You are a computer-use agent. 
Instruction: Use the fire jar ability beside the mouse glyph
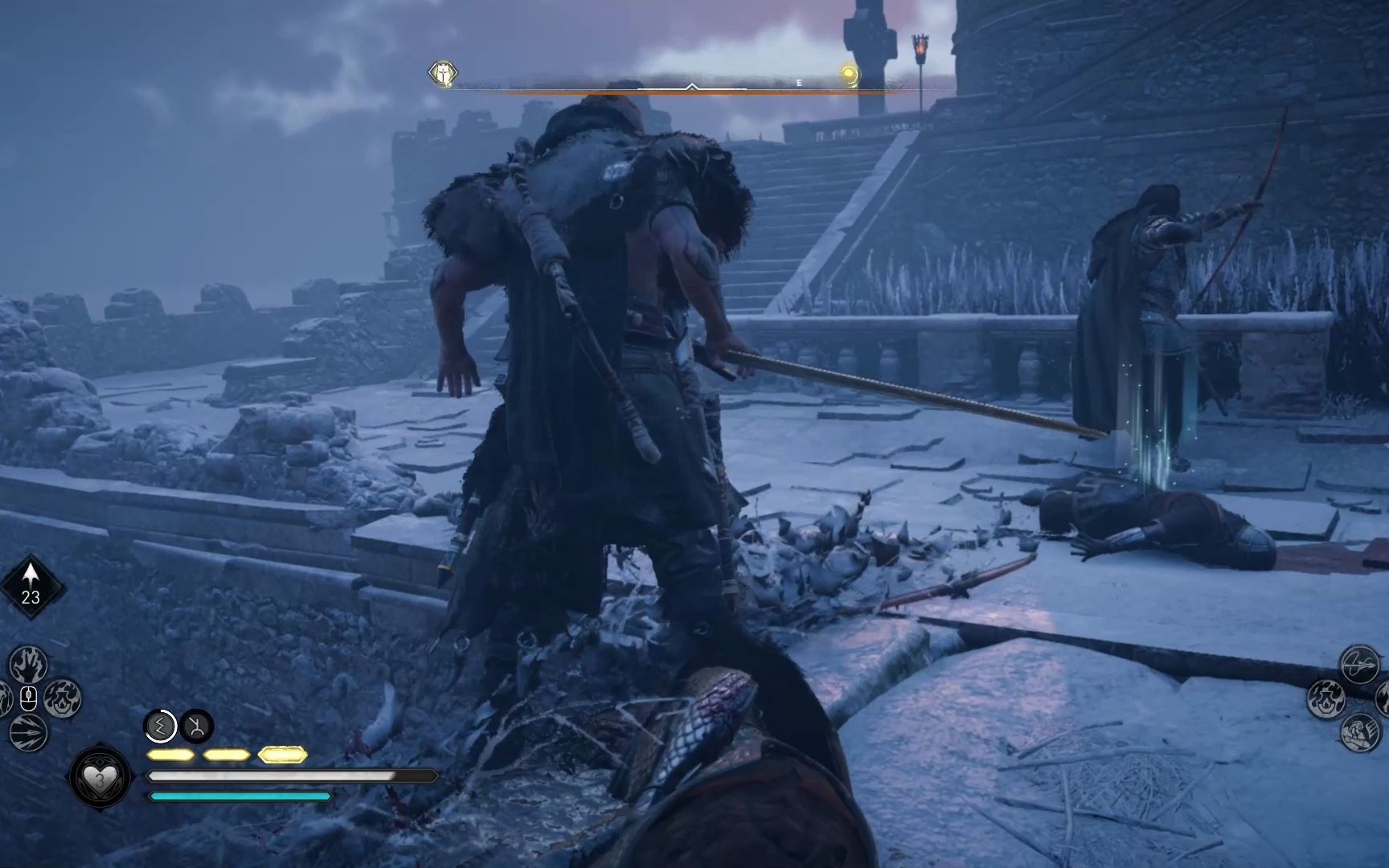pos(63,698)
